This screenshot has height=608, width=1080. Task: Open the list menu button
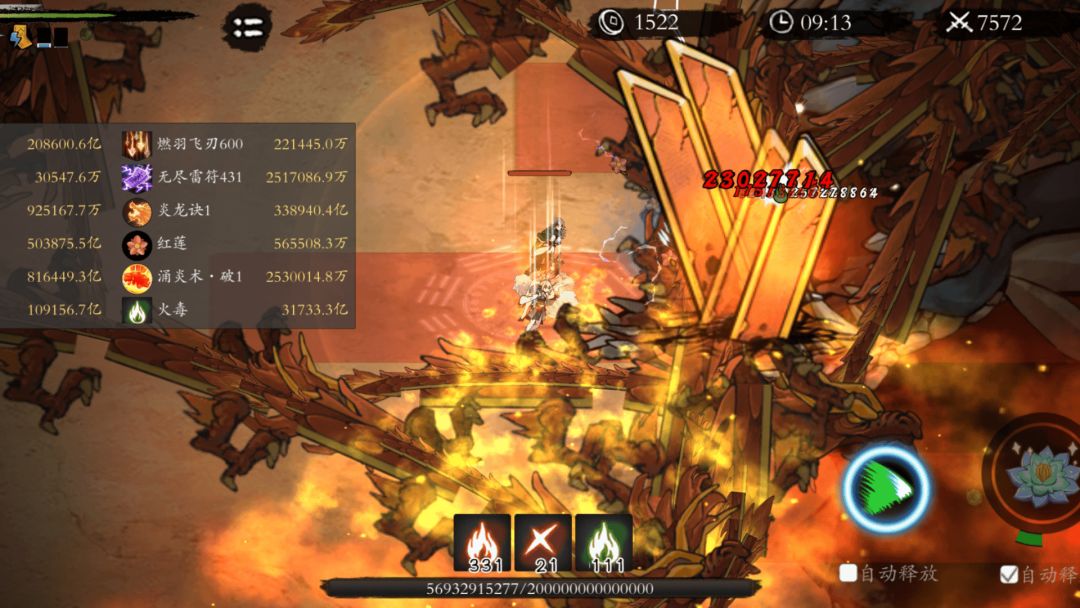246,25
